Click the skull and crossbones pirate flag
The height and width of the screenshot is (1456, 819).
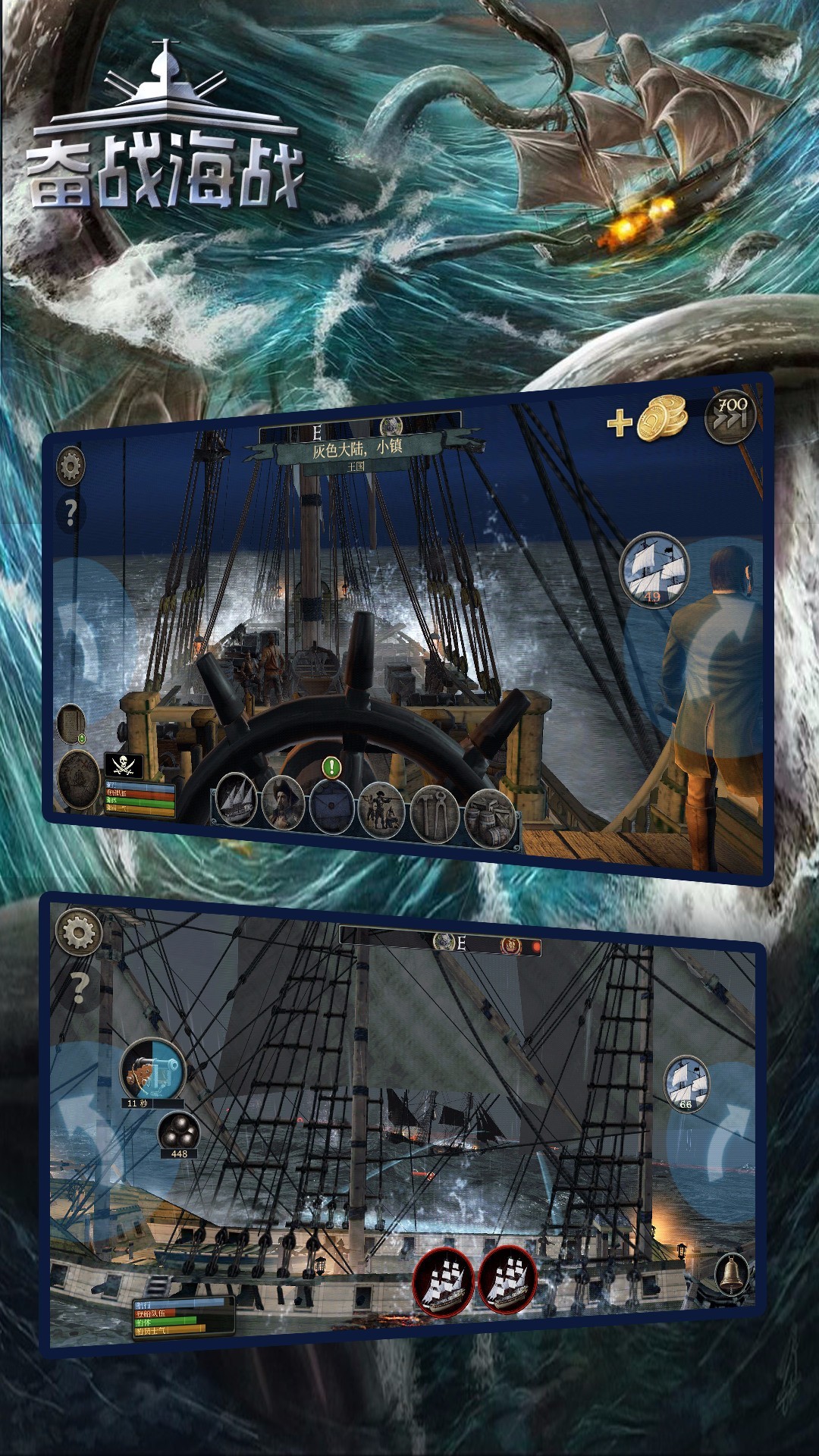[123, 766]
